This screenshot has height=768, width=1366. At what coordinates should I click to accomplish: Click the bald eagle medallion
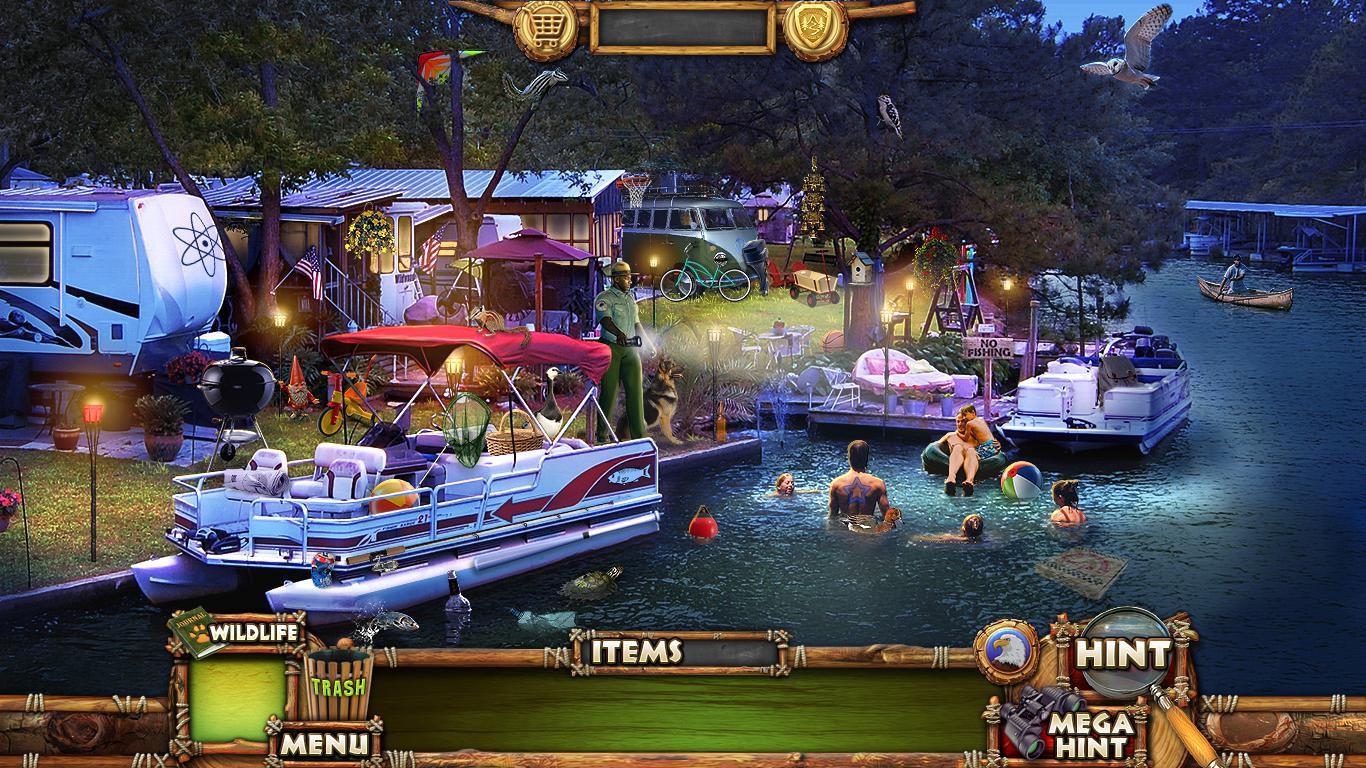click(x=1006, y=652)
